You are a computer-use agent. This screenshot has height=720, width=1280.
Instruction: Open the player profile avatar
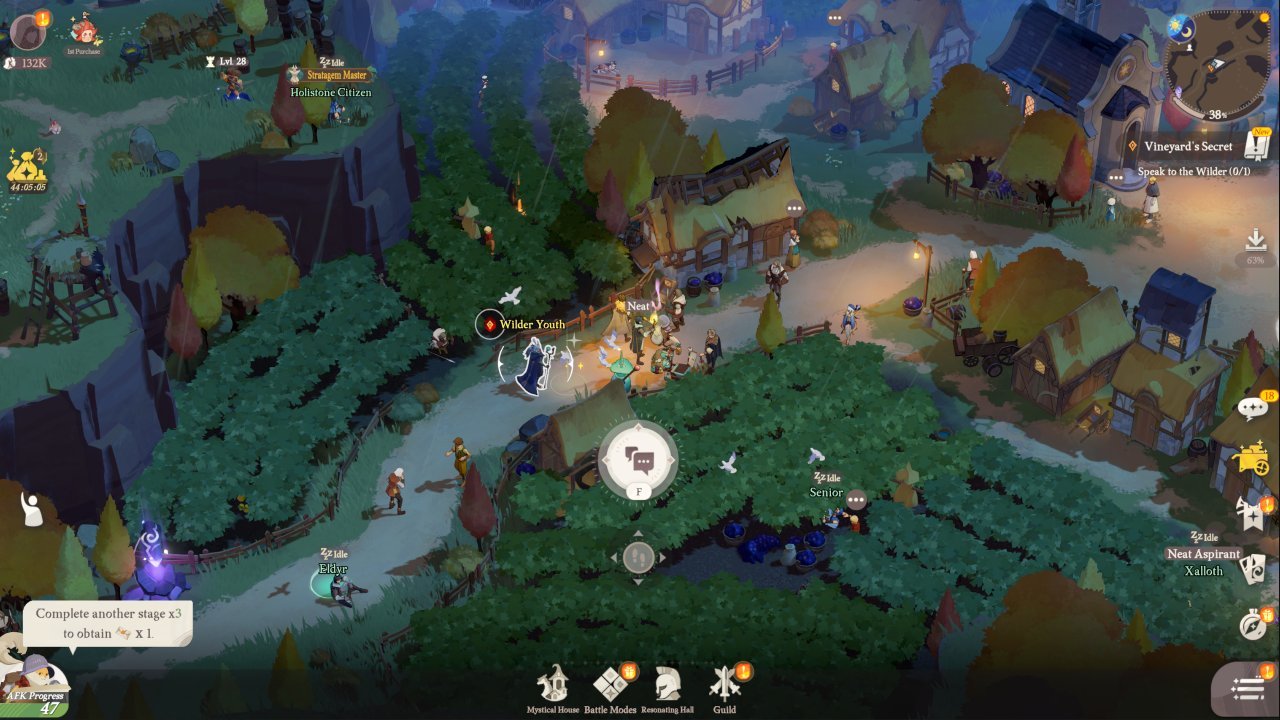tap(28, 31)
